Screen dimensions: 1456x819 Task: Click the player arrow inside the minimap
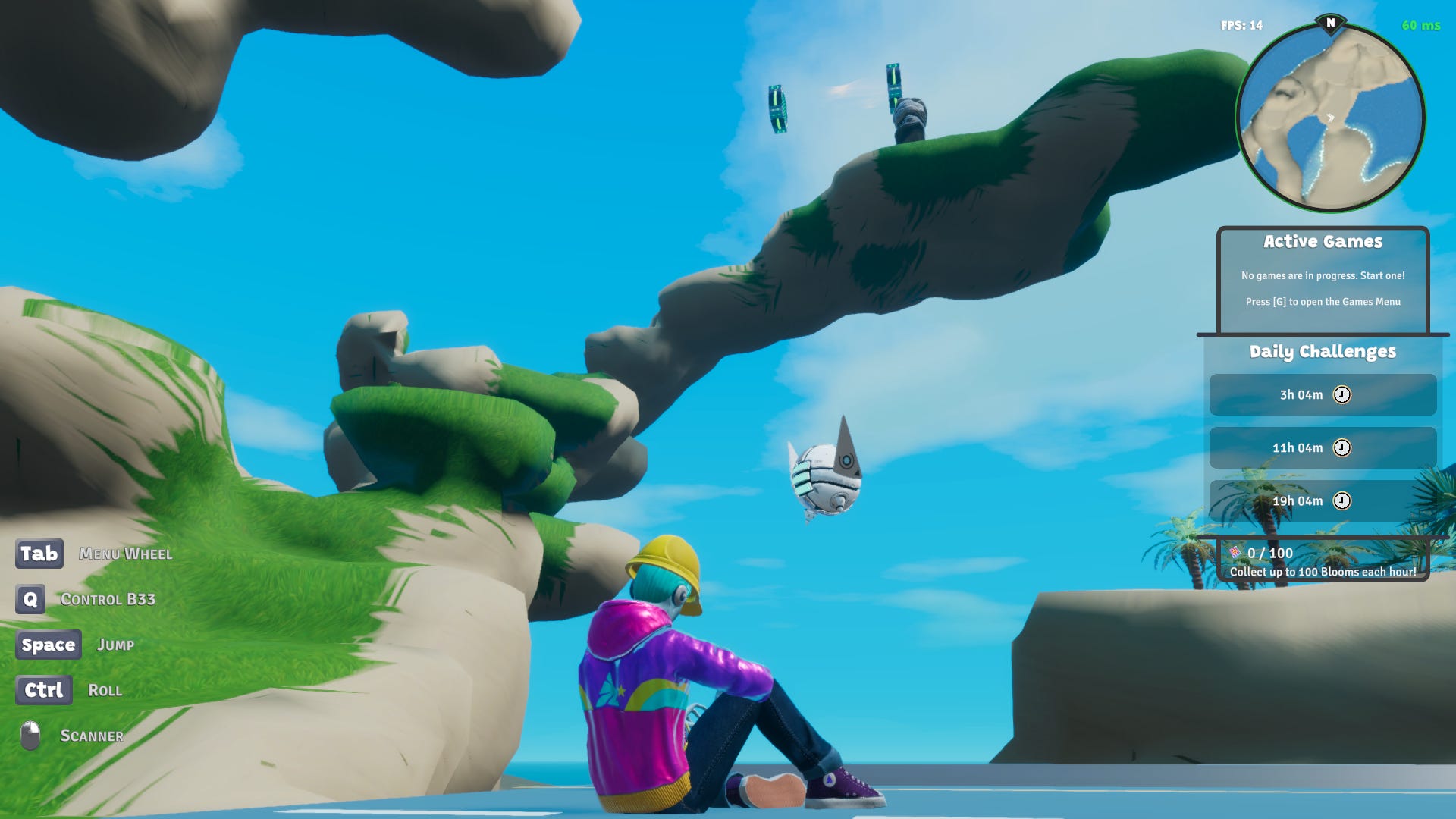(1332, 118)
